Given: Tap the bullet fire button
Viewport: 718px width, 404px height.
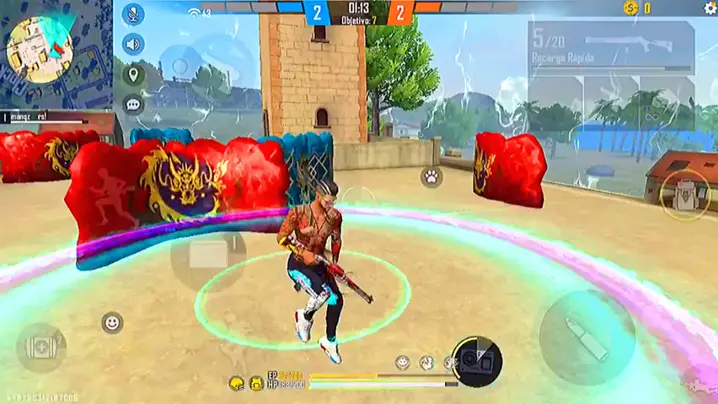Looking at the screenshot, I should pyautogui.click(x=587, y=337).
